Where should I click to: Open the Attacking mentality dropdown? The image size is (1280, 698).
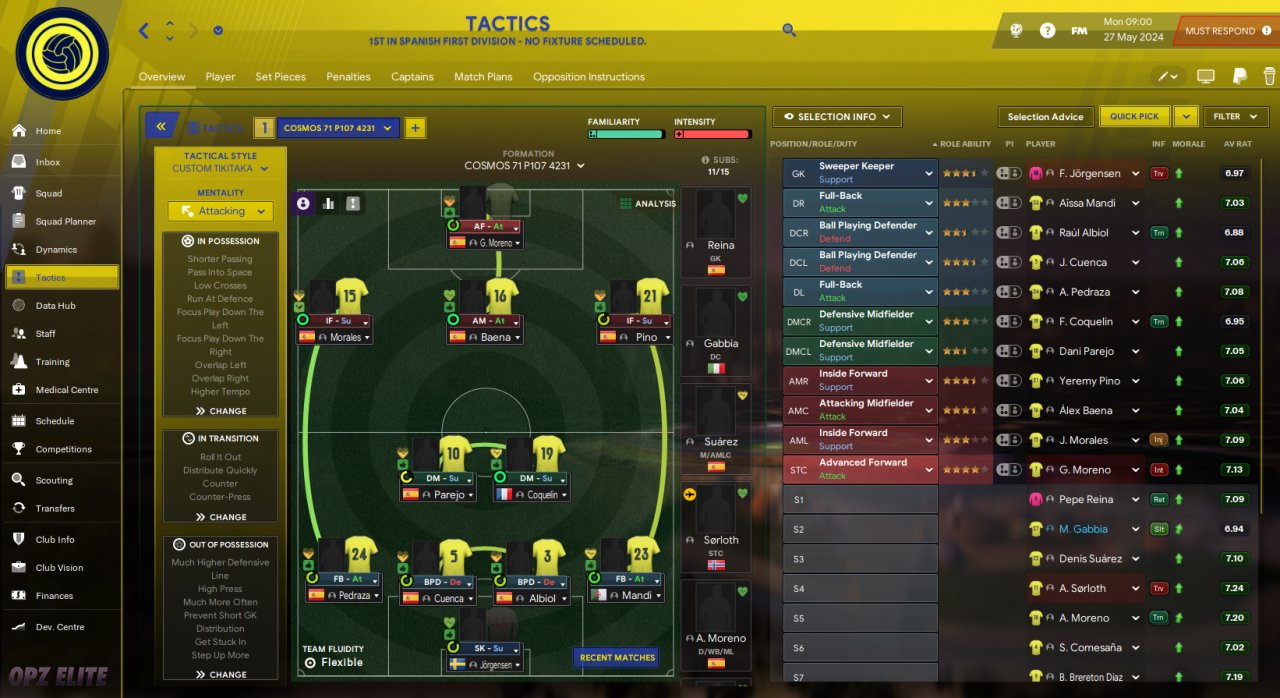[x=221, y=211]
